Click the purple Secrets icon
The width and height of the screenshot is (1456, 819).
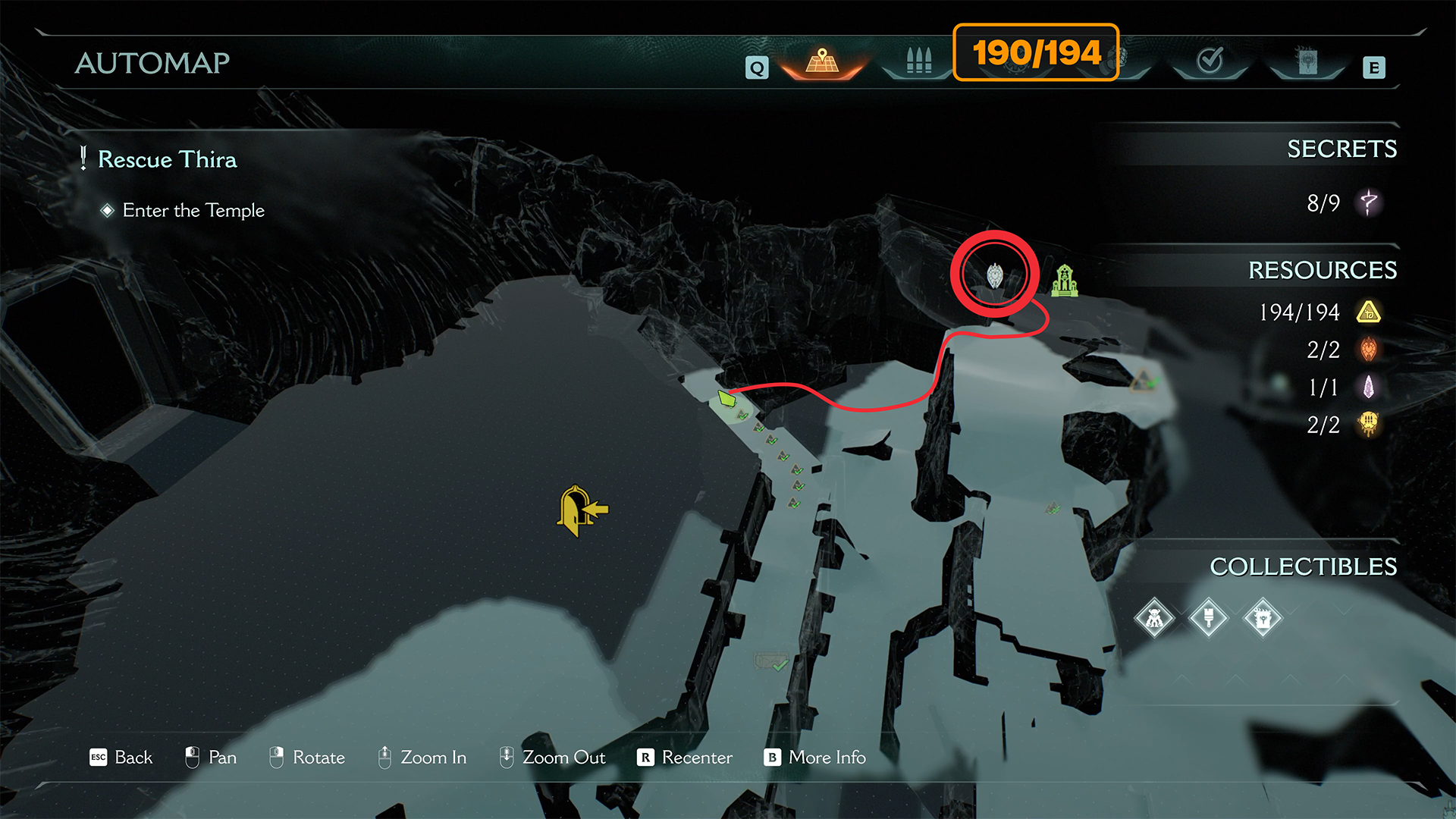coord(1369,202)
